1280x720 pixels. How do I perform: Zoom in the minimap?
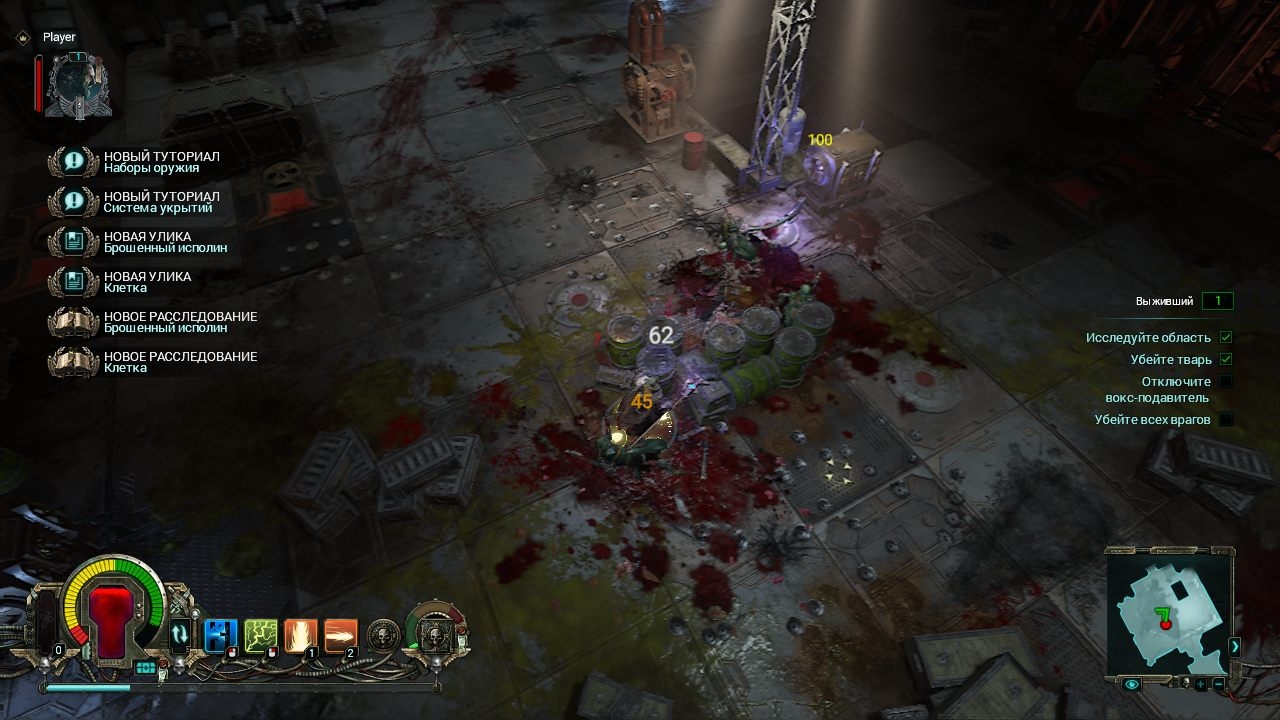coord(1200,684)
